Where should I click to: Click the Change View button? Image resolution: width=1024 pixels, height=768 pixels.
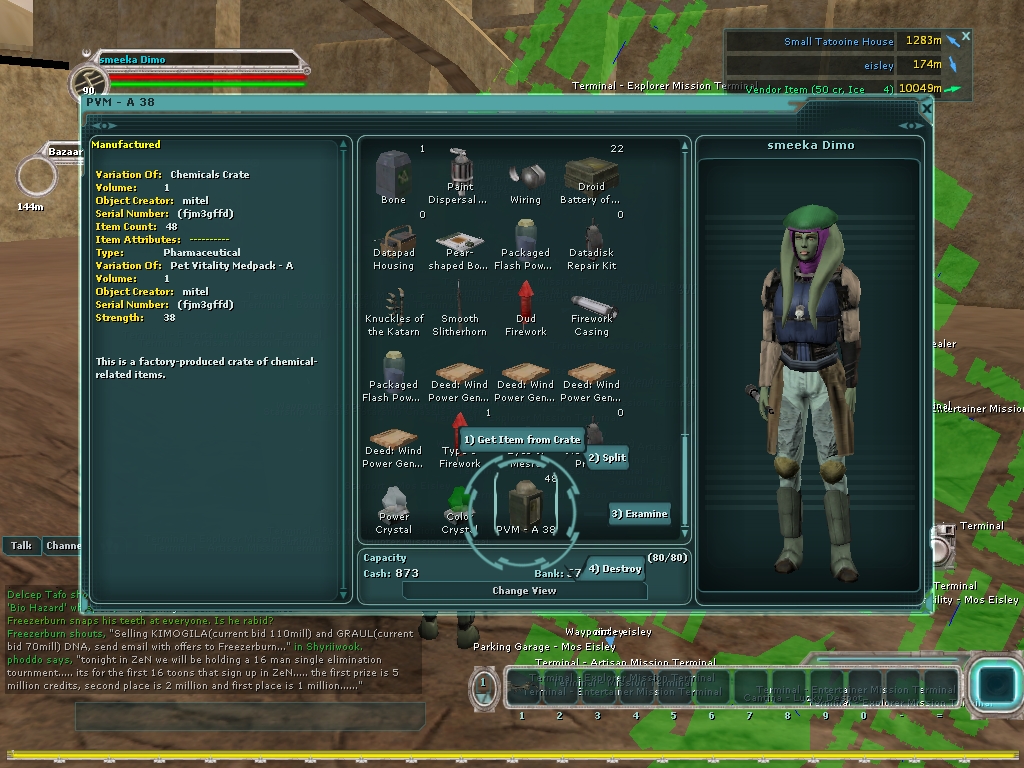(x=524, y=591)
